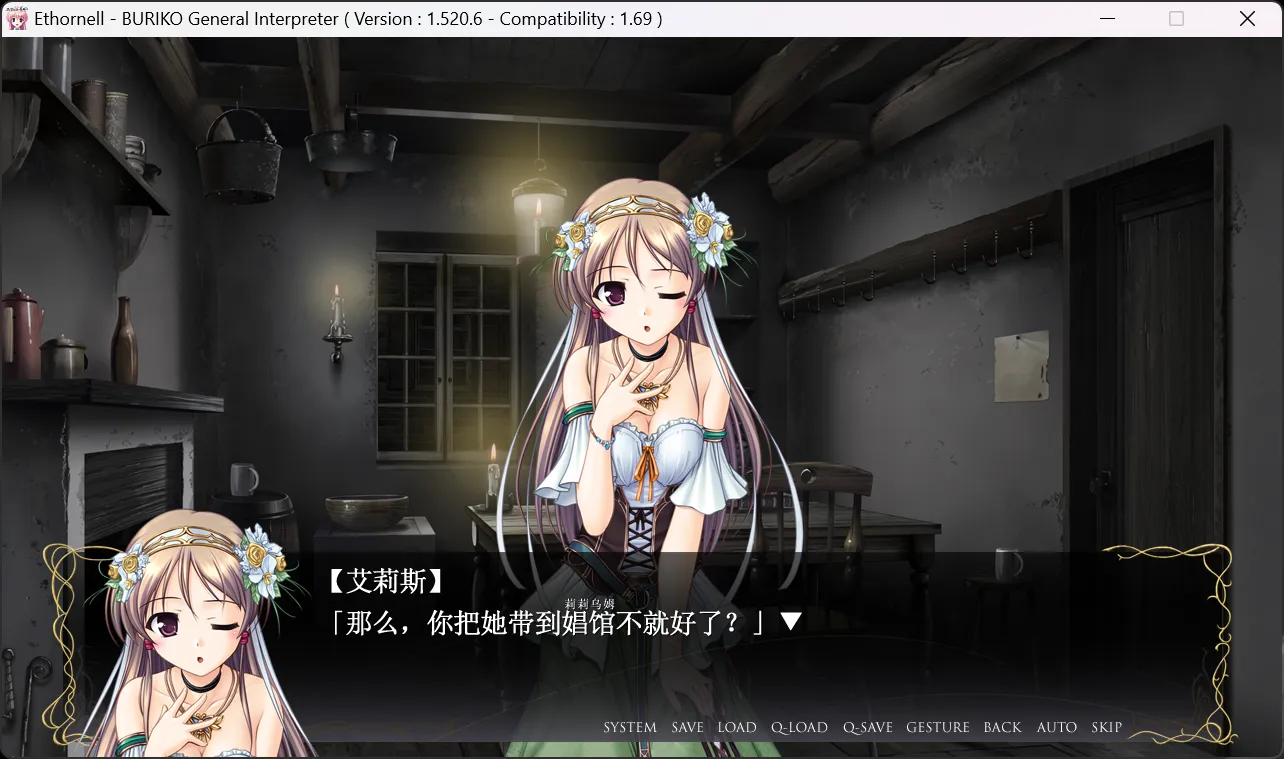This screenshot has height=759, width=1284.
Task: Go BACK to previous line
Action: pyautogui.click(x=1002, y=727)
